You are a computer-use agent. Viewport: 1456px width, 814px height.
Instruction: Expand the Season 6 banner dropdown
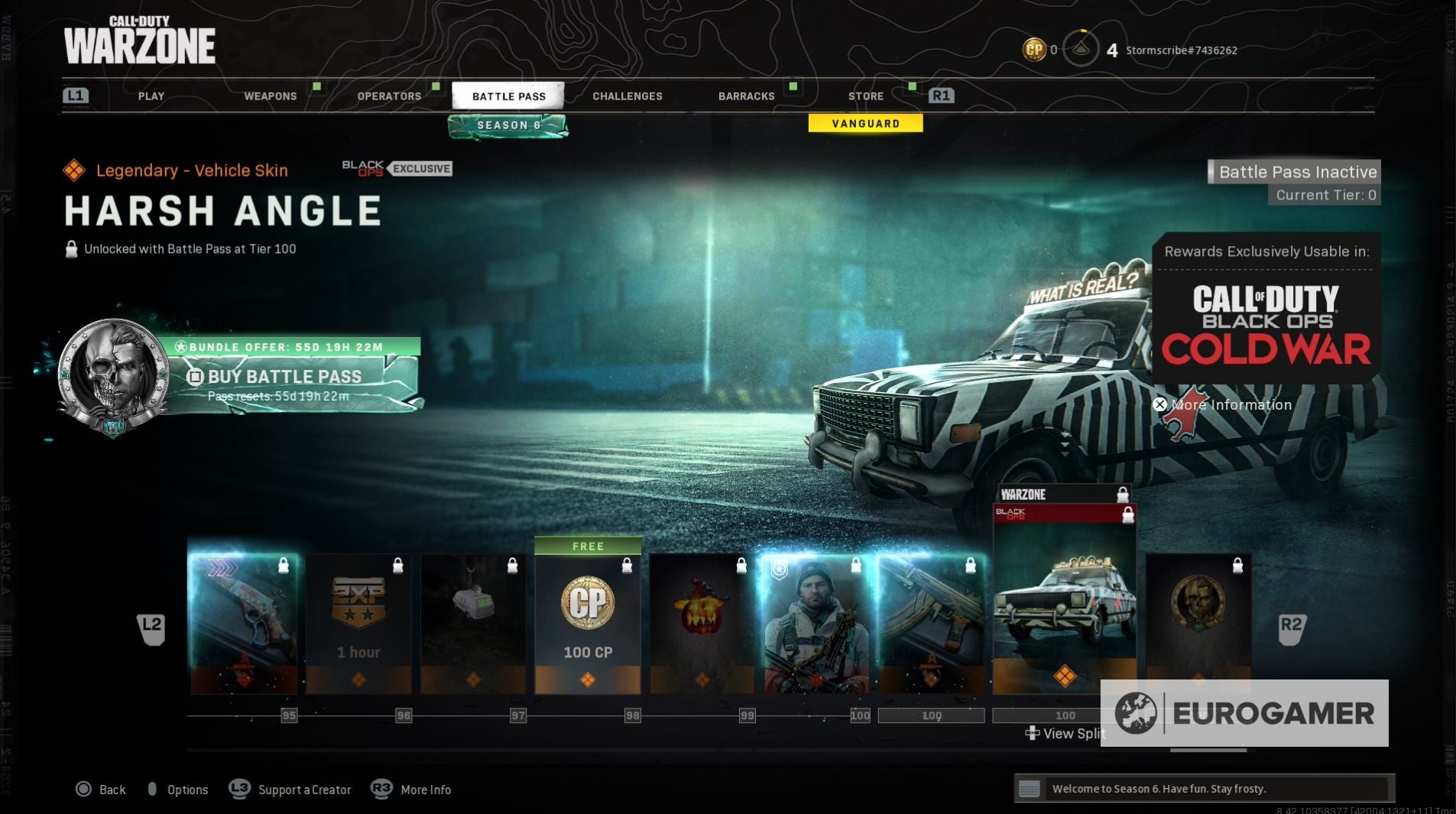point(507,125)
